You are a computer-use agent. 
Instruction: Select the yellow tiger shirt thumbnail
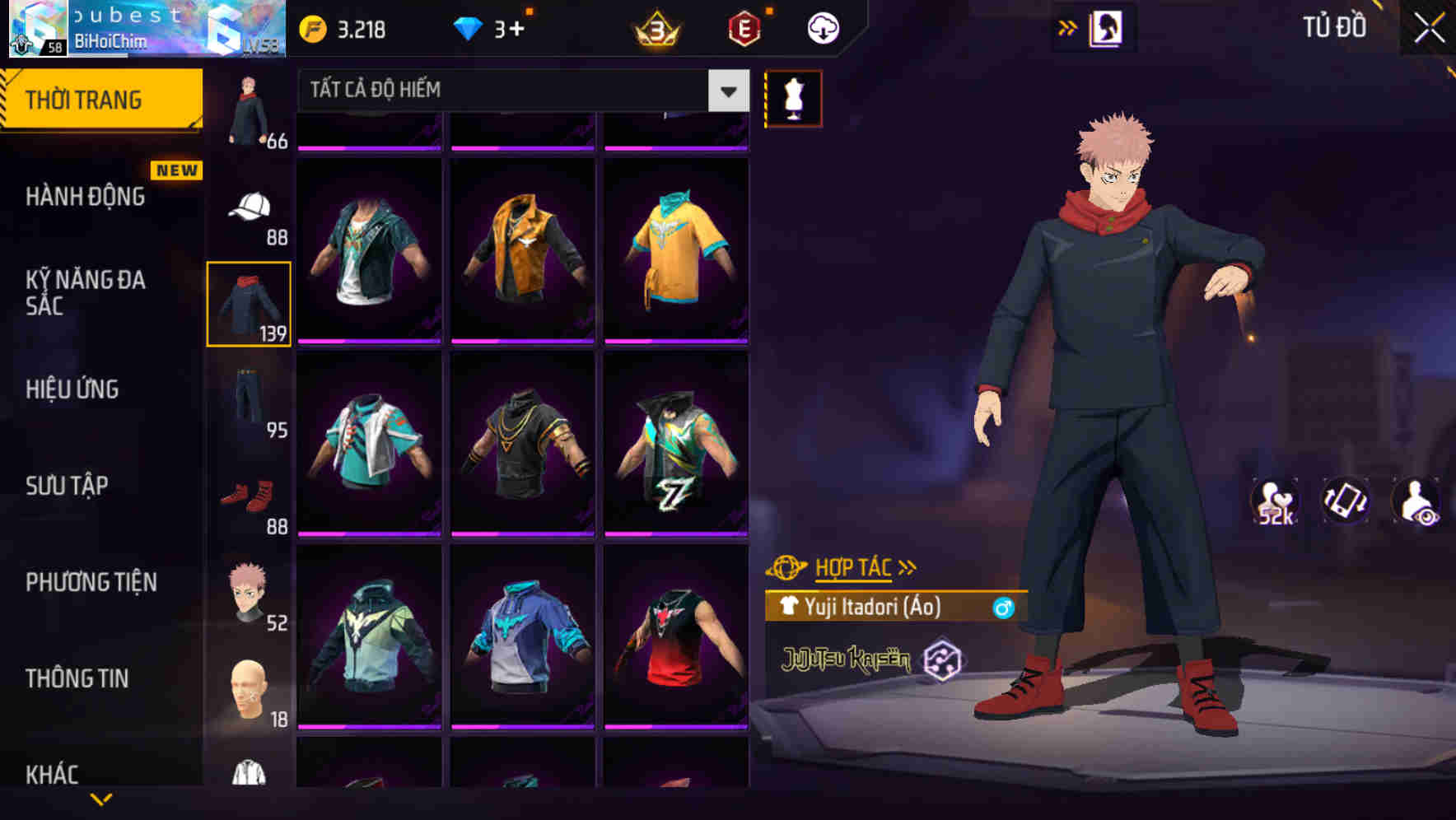tap(676, 247)
